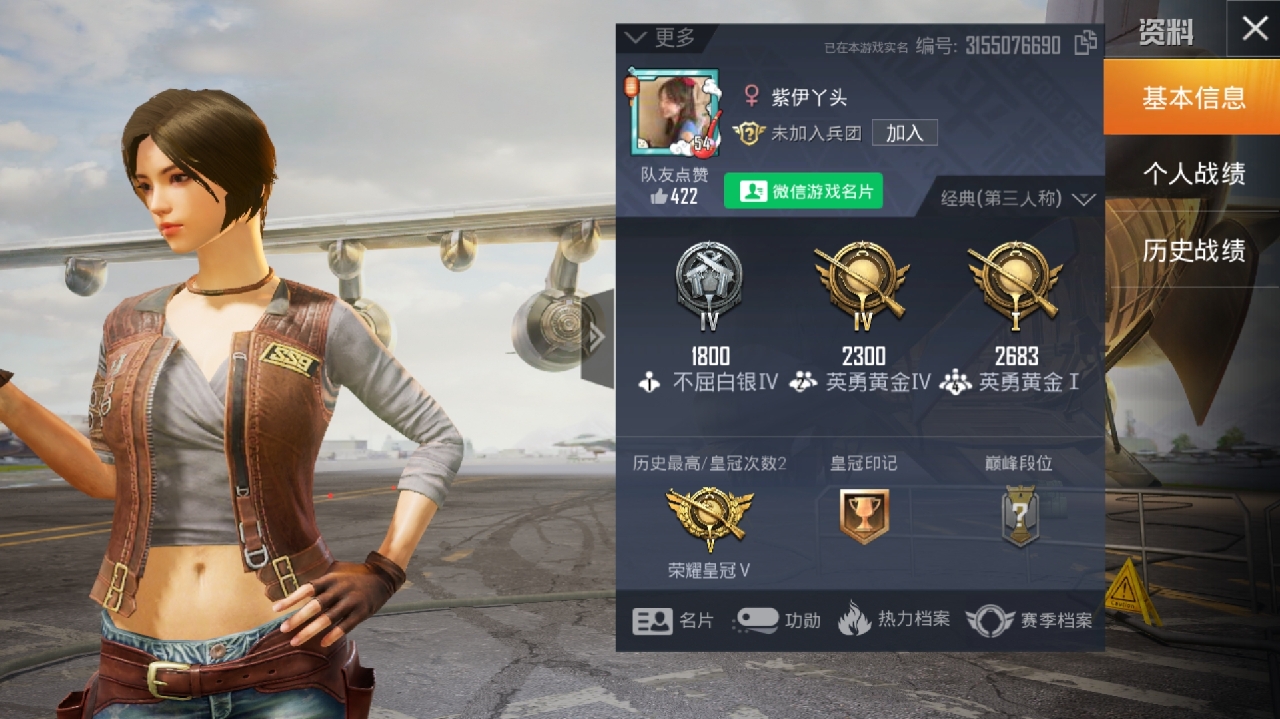Screen dimensions: 1280x719
Task: Open the 功勋 section
Action: pos(777,621)
